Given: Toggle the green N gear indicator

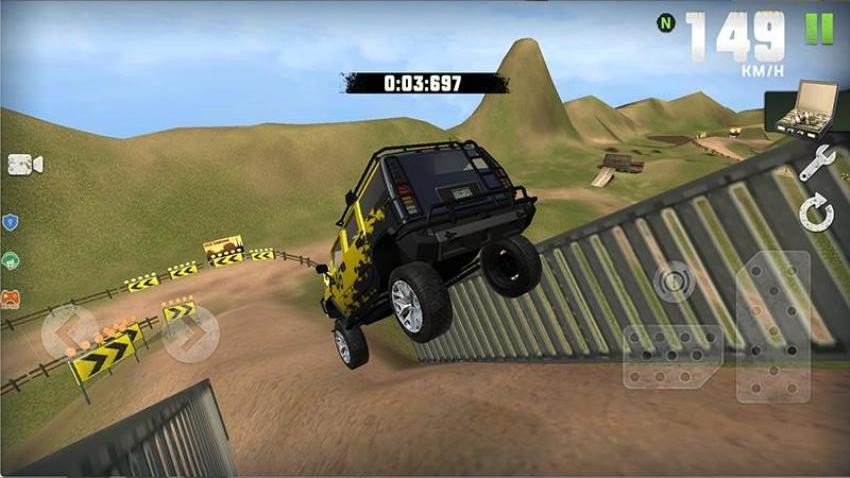Looking at the screenshot, I should [665, 23].
